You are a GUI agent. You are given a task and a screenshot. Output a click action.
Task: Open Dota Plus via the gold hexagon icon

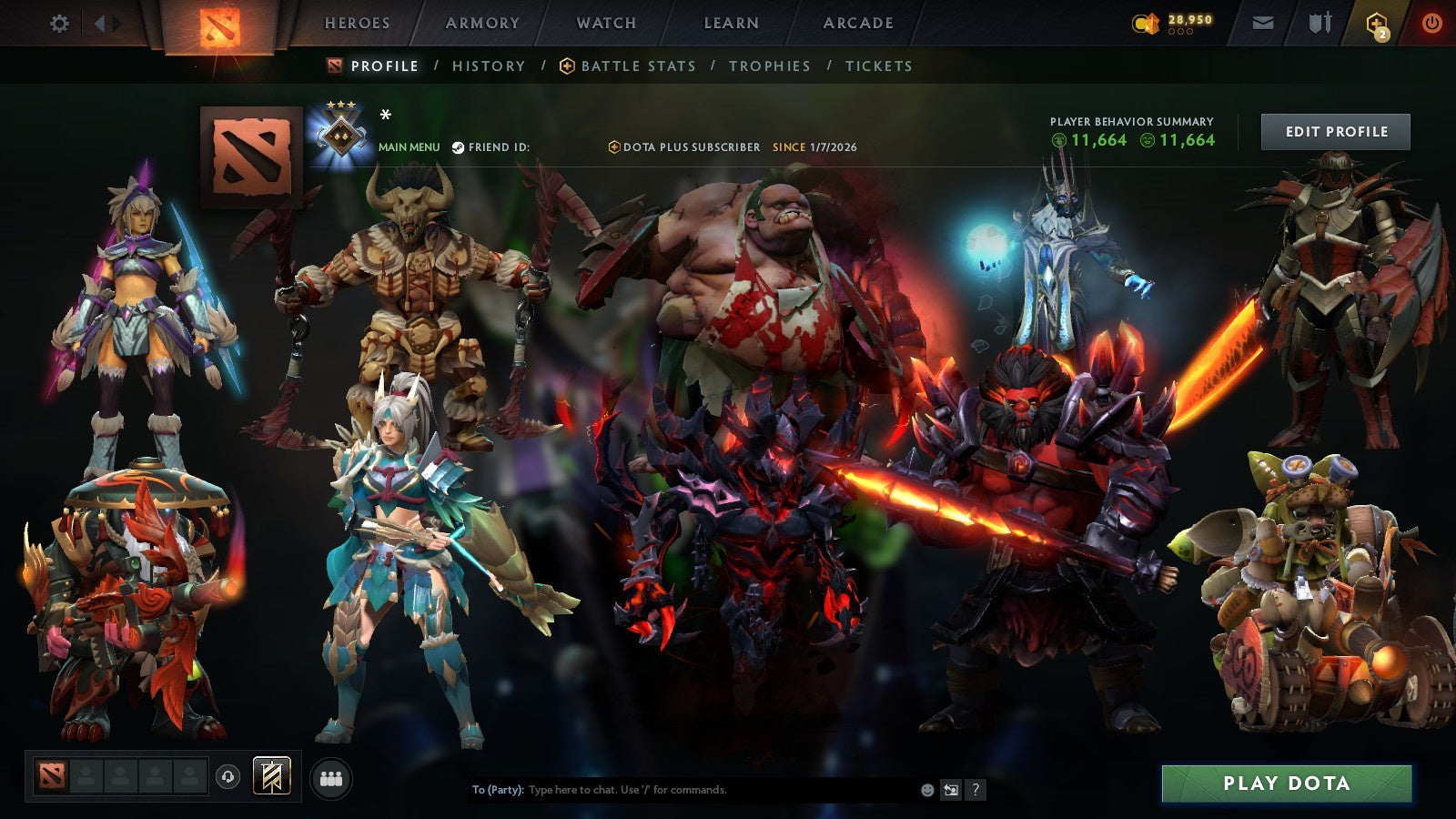tap(1372, 21)
